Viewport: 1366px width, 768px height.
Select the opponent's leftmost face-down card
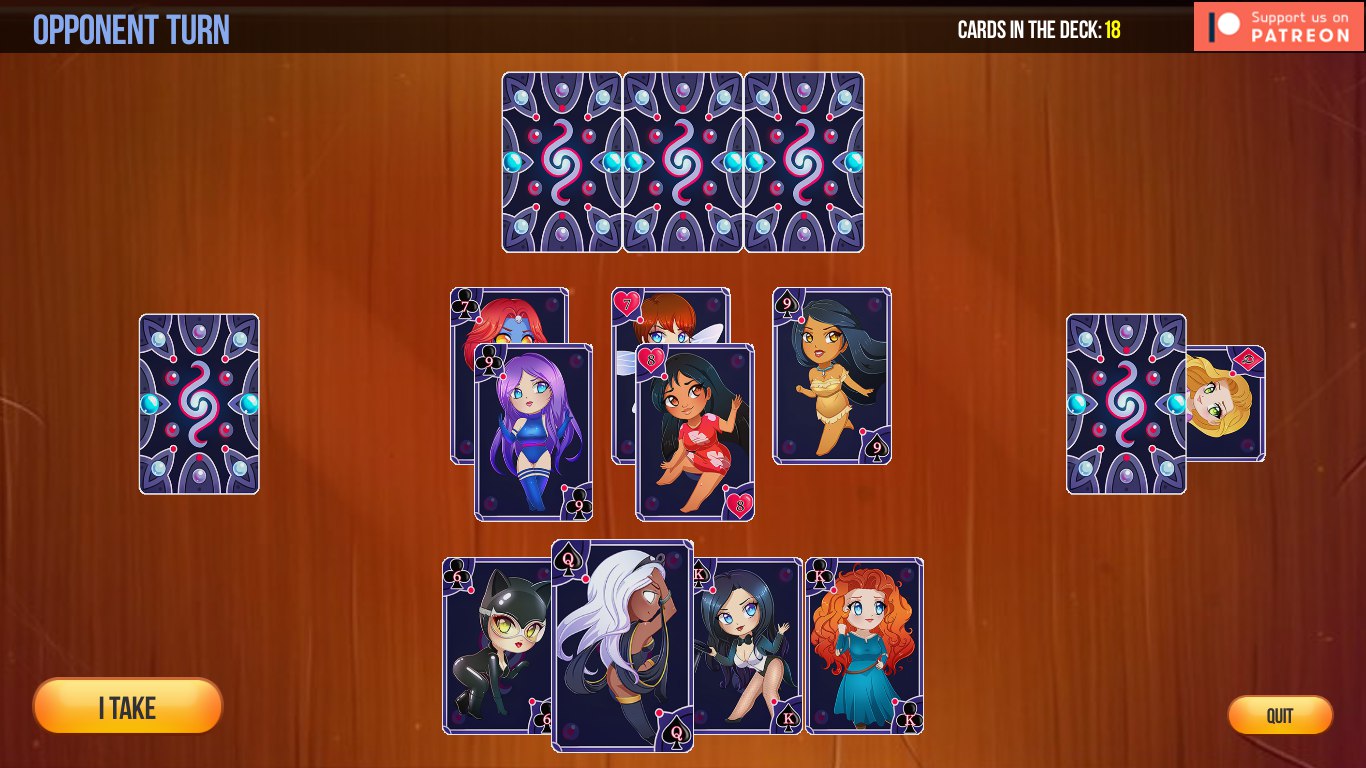[560, 160]
